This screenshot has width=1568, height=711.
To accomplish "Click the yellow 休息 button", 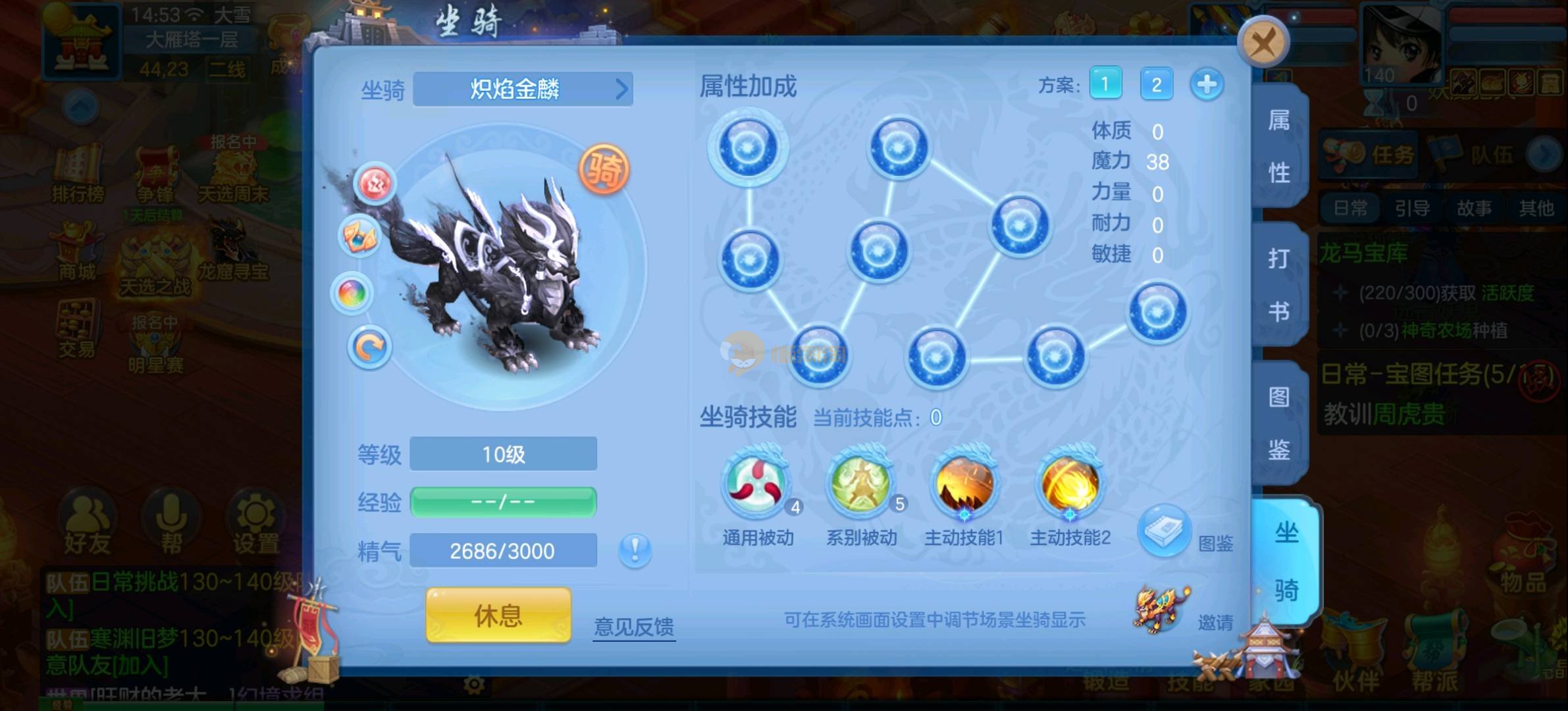I will point(498,616).
